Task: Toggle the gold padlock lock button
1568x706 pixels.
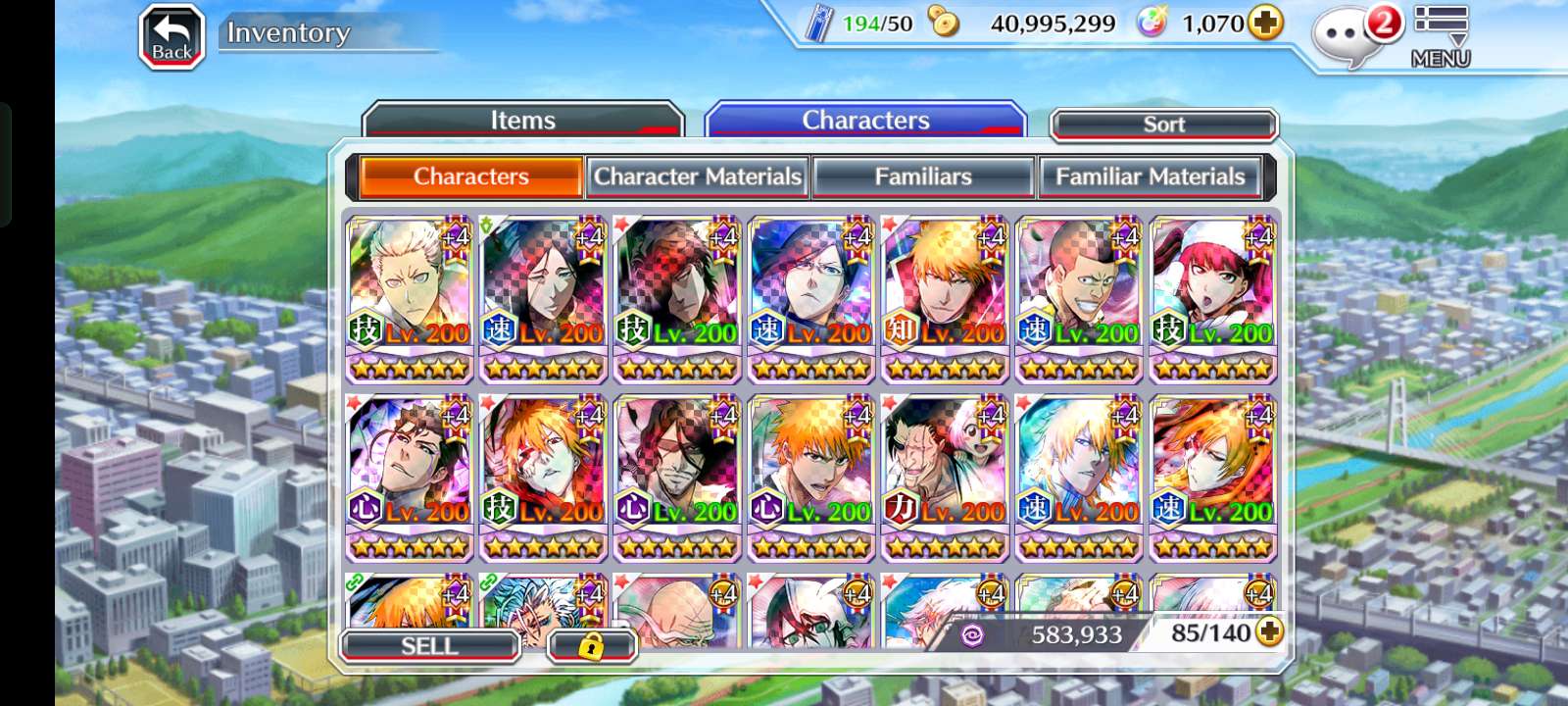Action: coord(591,646)
